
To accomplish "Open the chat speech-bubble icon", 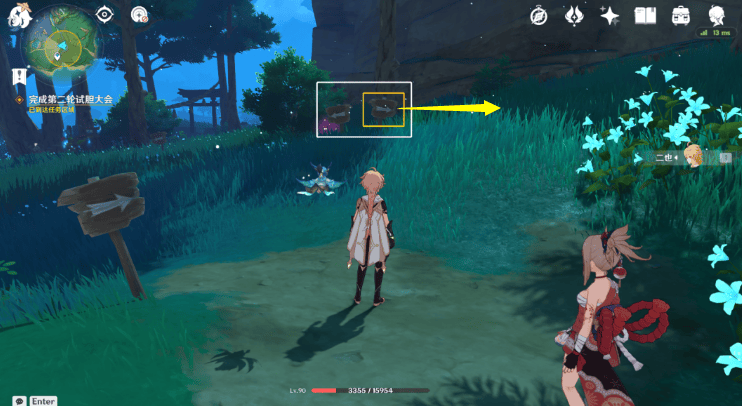I will point(18,400).
